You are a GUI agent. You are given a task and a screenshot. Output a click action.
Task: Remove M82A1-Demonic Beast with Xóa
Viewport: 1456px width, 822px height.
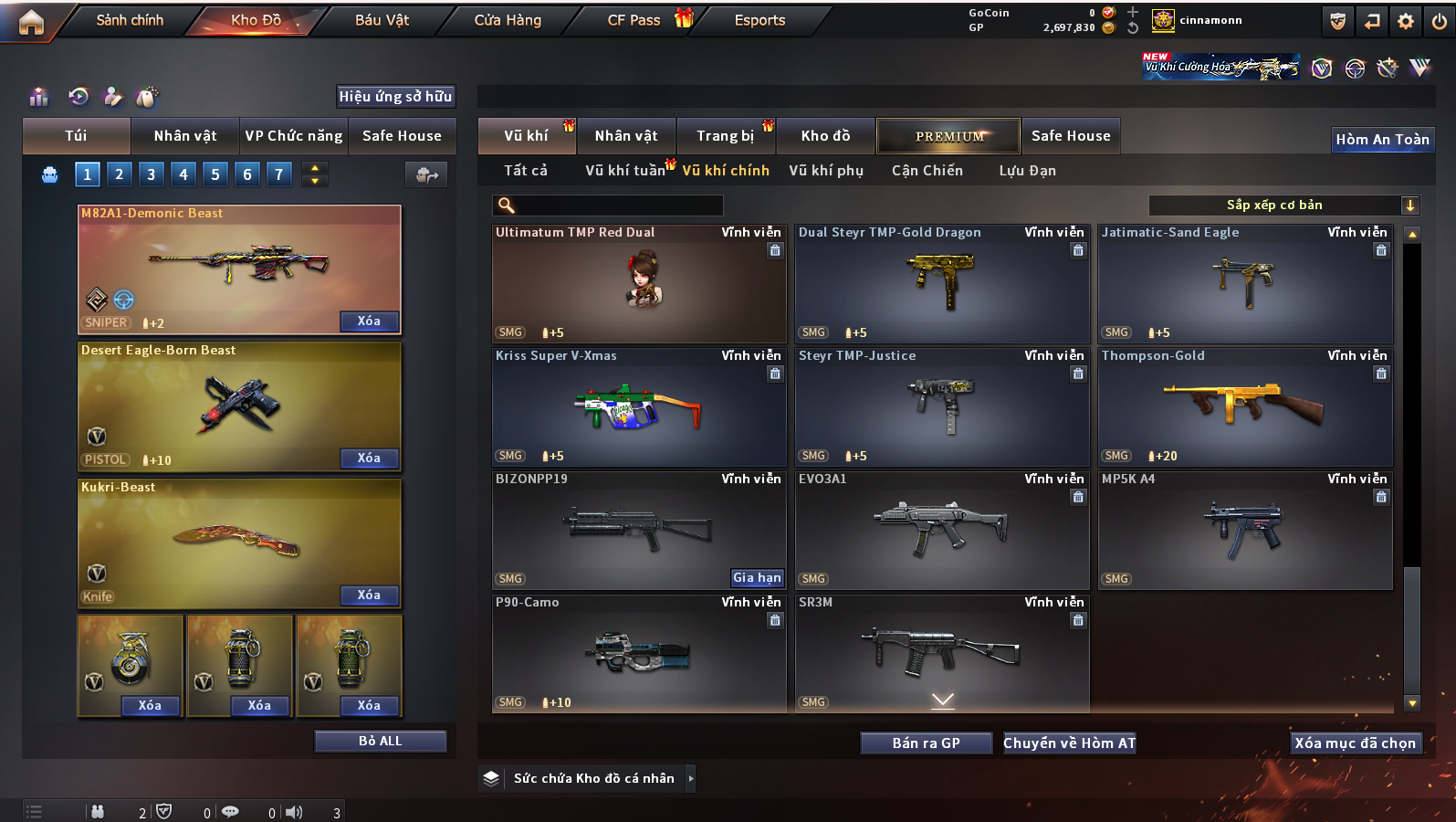[369, 321]
